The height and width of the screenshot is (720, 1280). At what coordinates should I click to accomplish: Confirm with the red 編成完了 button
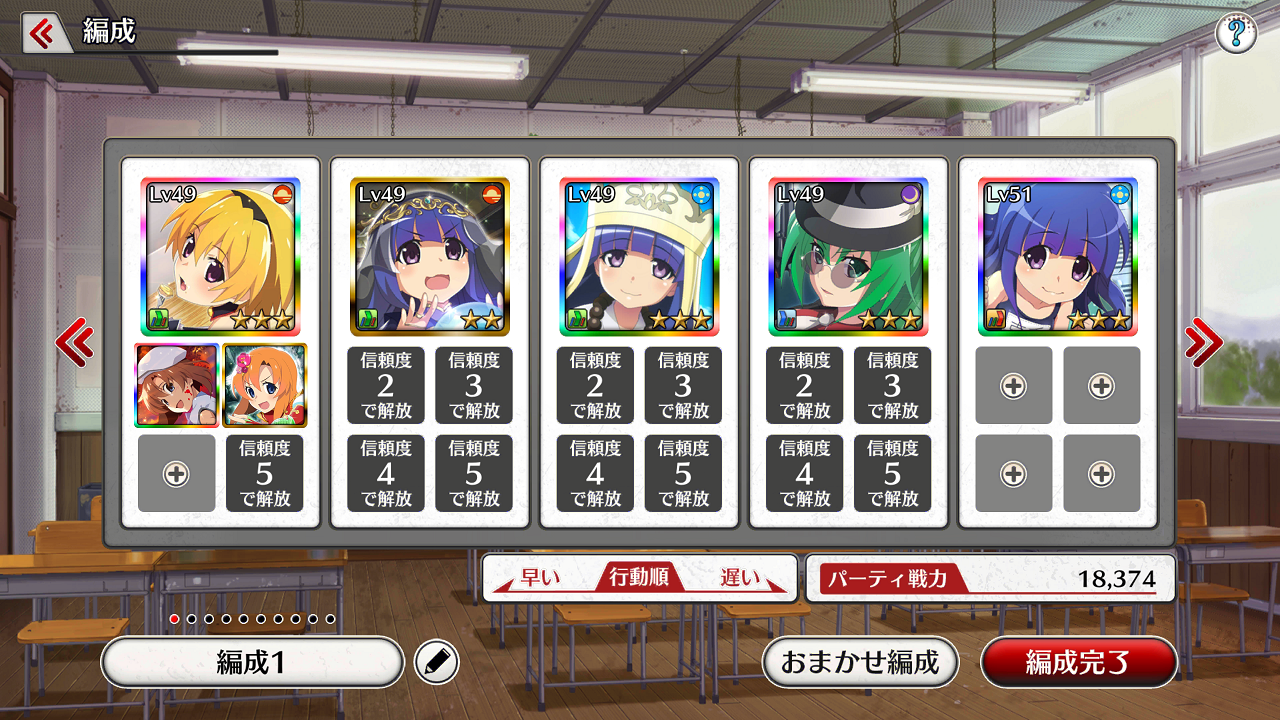pos(1078,662)
